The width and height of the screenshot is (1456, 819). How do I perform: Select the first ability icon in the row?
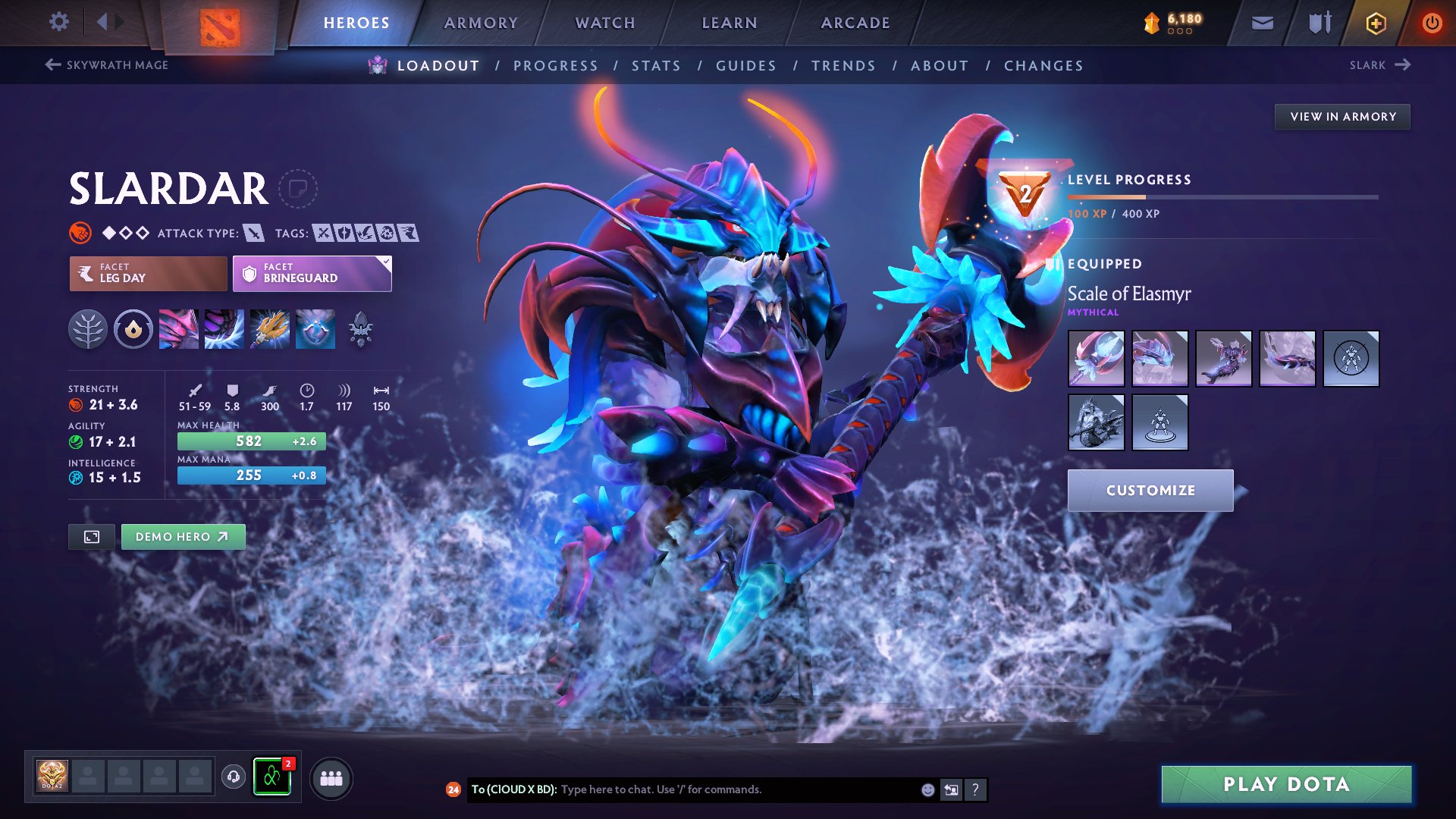tap(179, 329)
